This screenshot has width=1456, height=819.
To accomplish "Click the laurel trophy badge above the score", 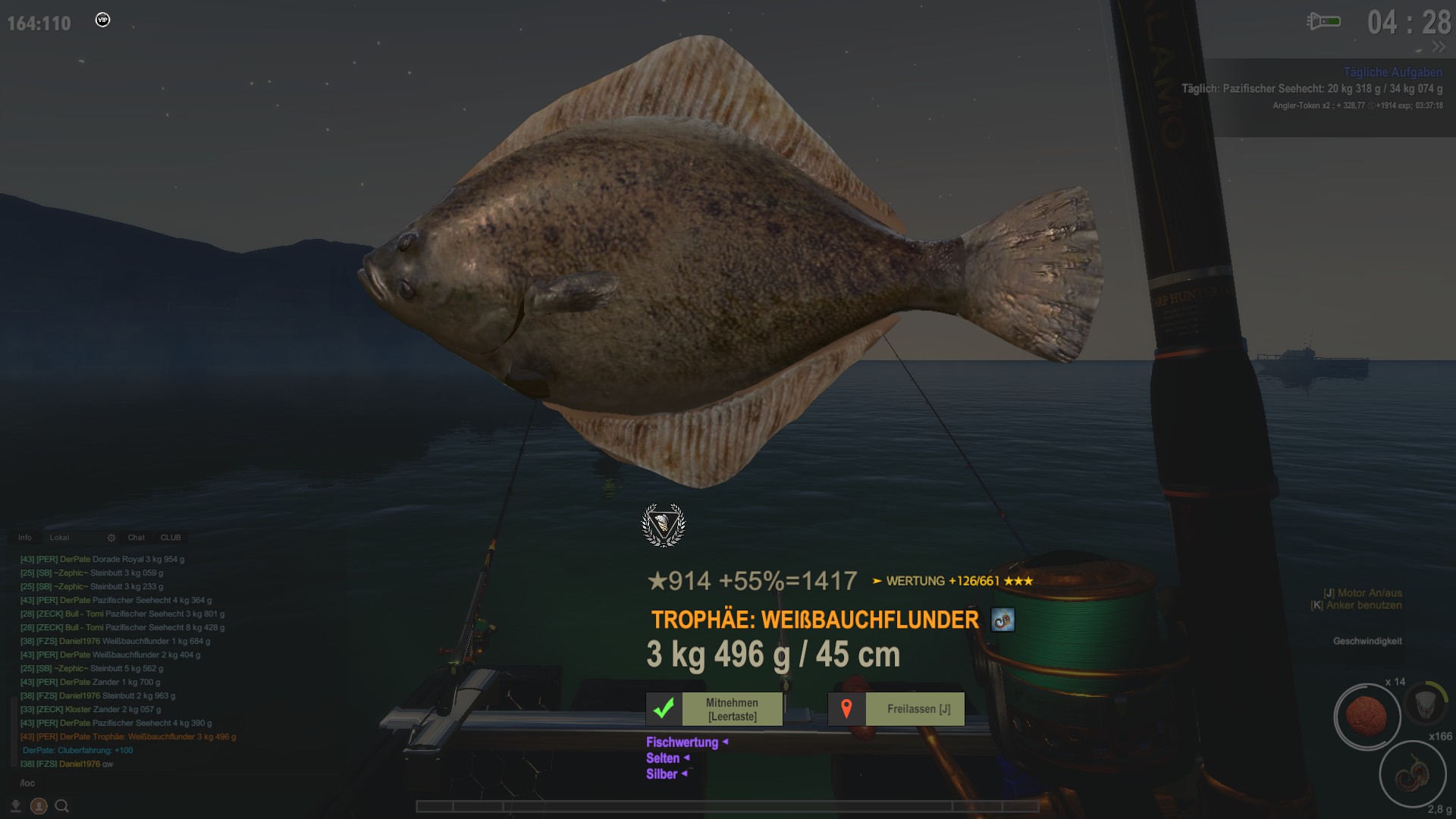I will click(x=664, y=525).
